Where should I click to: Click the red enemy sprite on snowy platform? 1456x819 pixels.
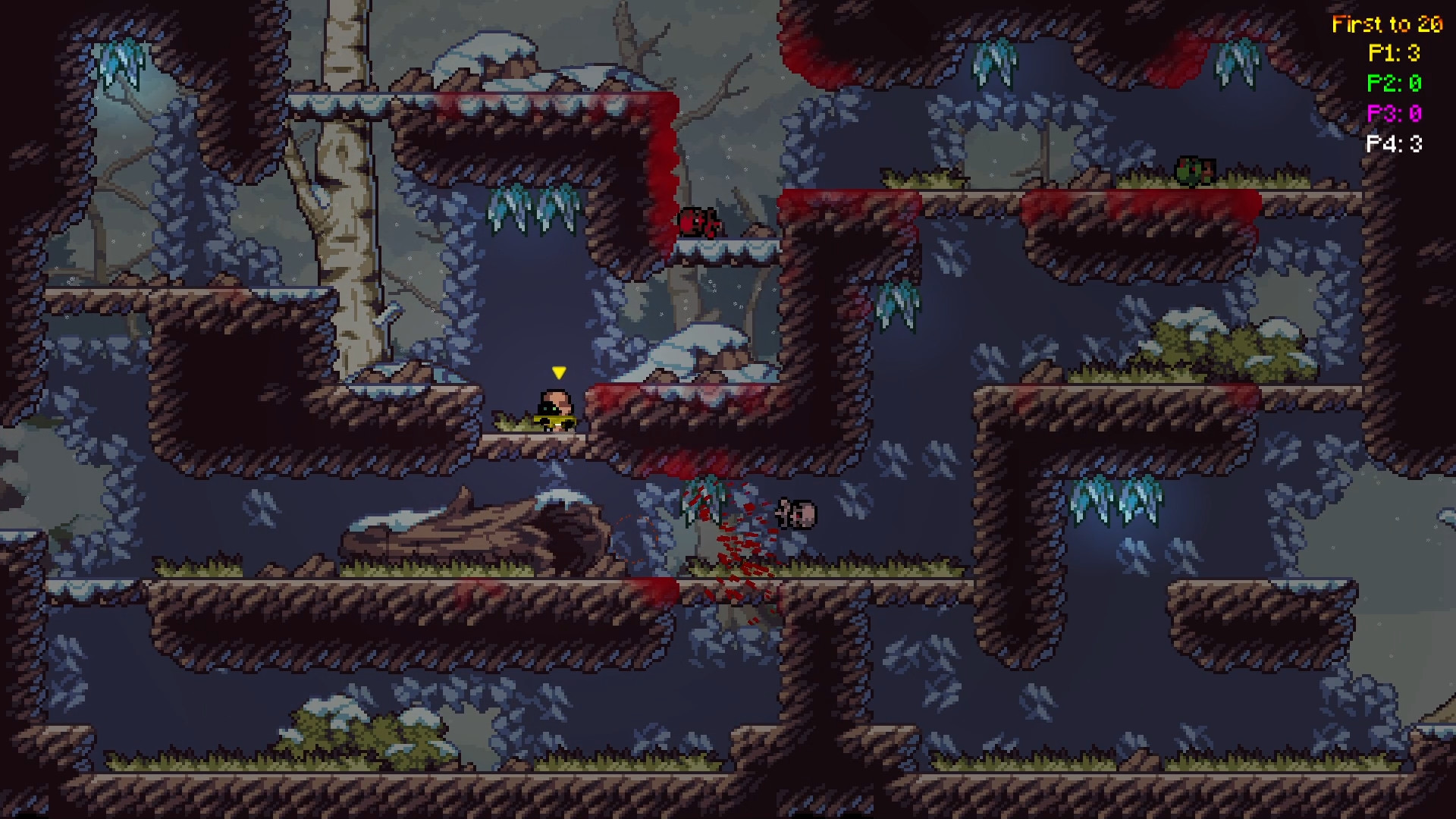(698, 224)
